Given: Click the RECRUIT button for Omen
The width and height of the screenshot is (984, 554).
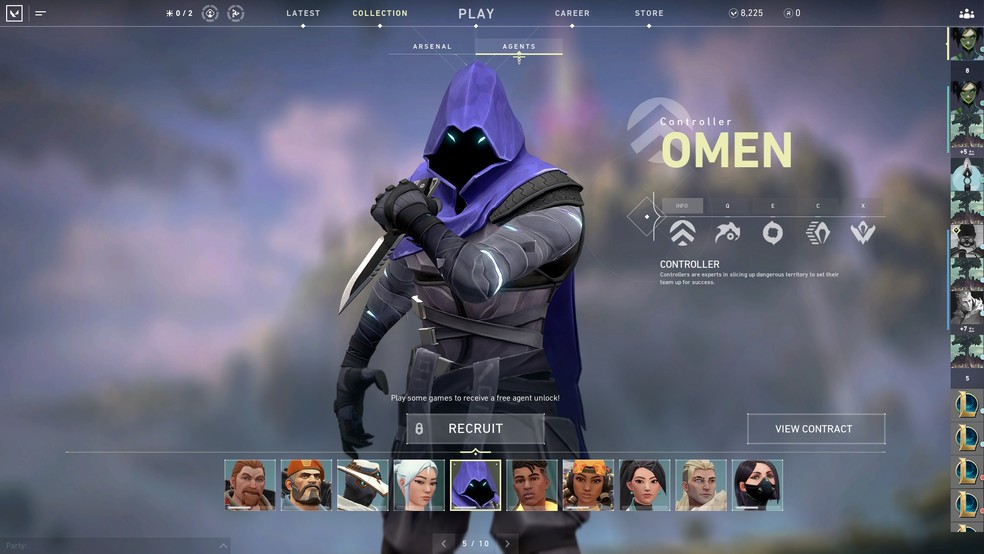Looking at the screenshot, I should click(475, 429).
